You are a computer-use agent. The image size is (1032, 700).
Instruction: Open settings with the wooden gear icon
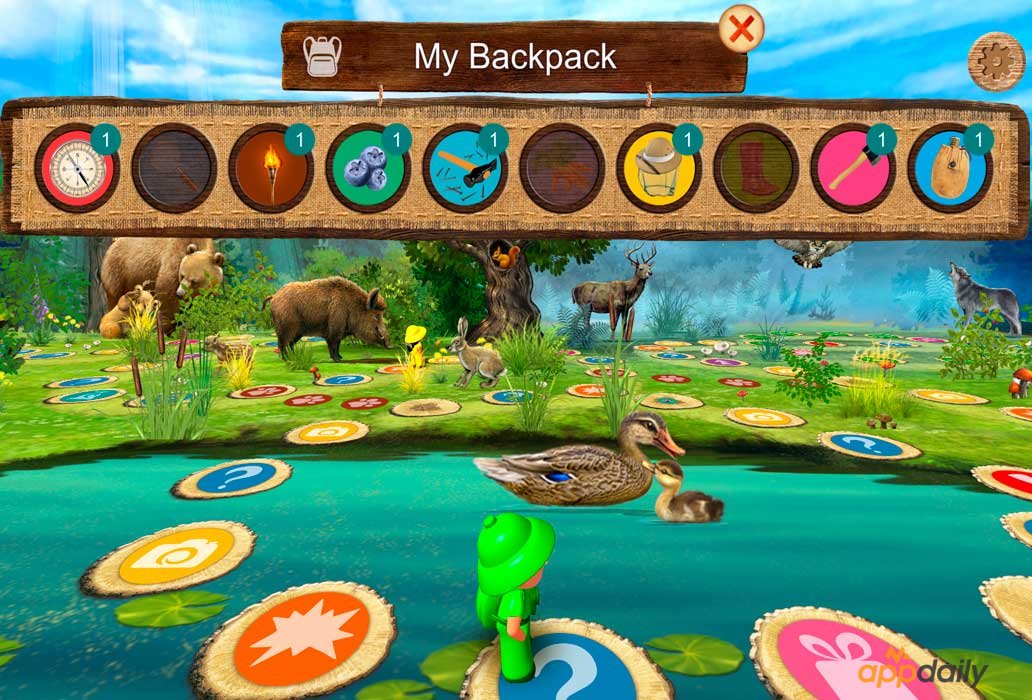point(996,61)
